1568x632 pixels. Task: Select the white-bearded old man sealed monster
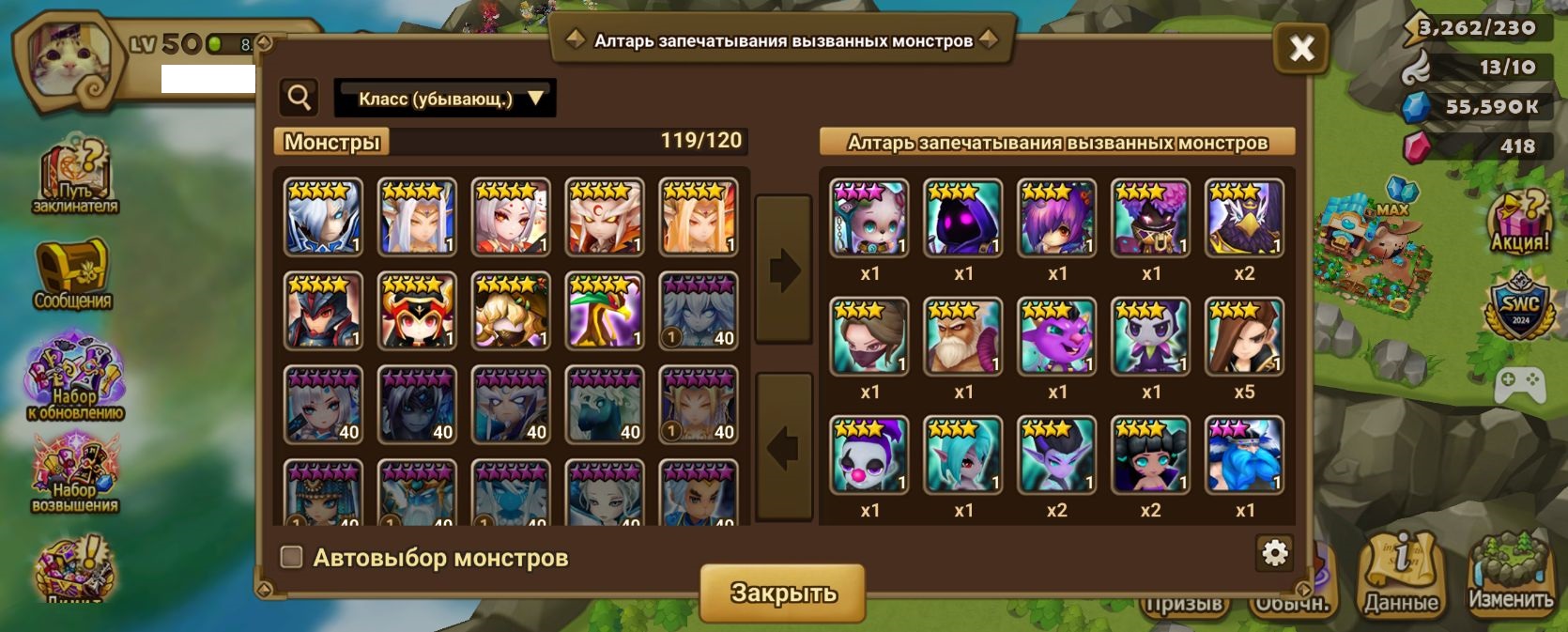pos(963,336)
